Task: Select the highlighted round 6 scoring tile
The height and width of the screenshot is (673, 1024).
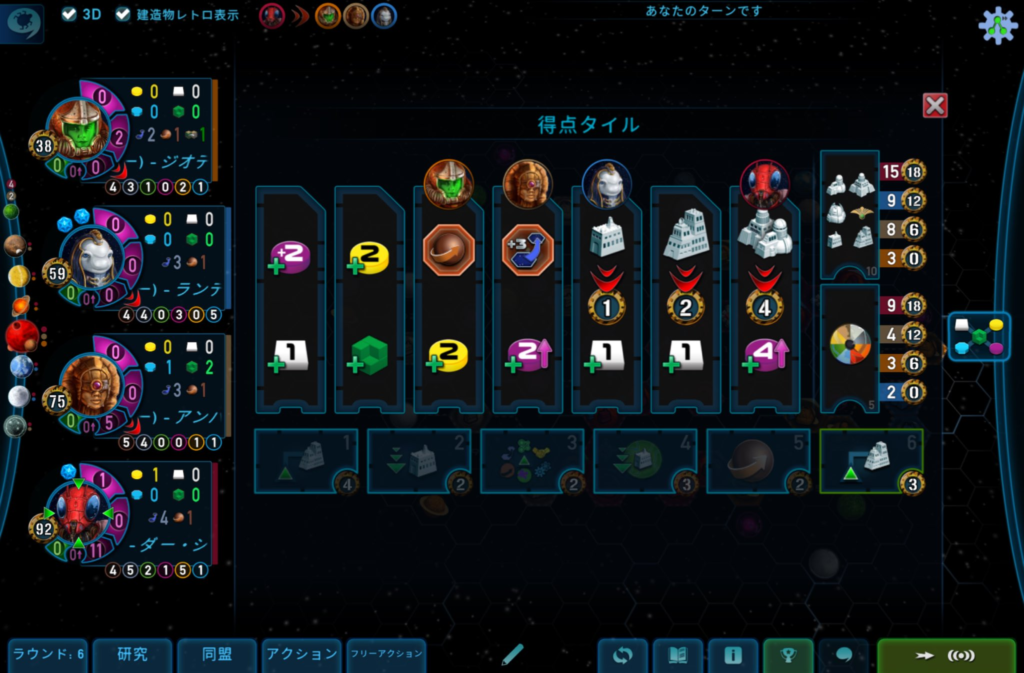Action: pos(871,461)
